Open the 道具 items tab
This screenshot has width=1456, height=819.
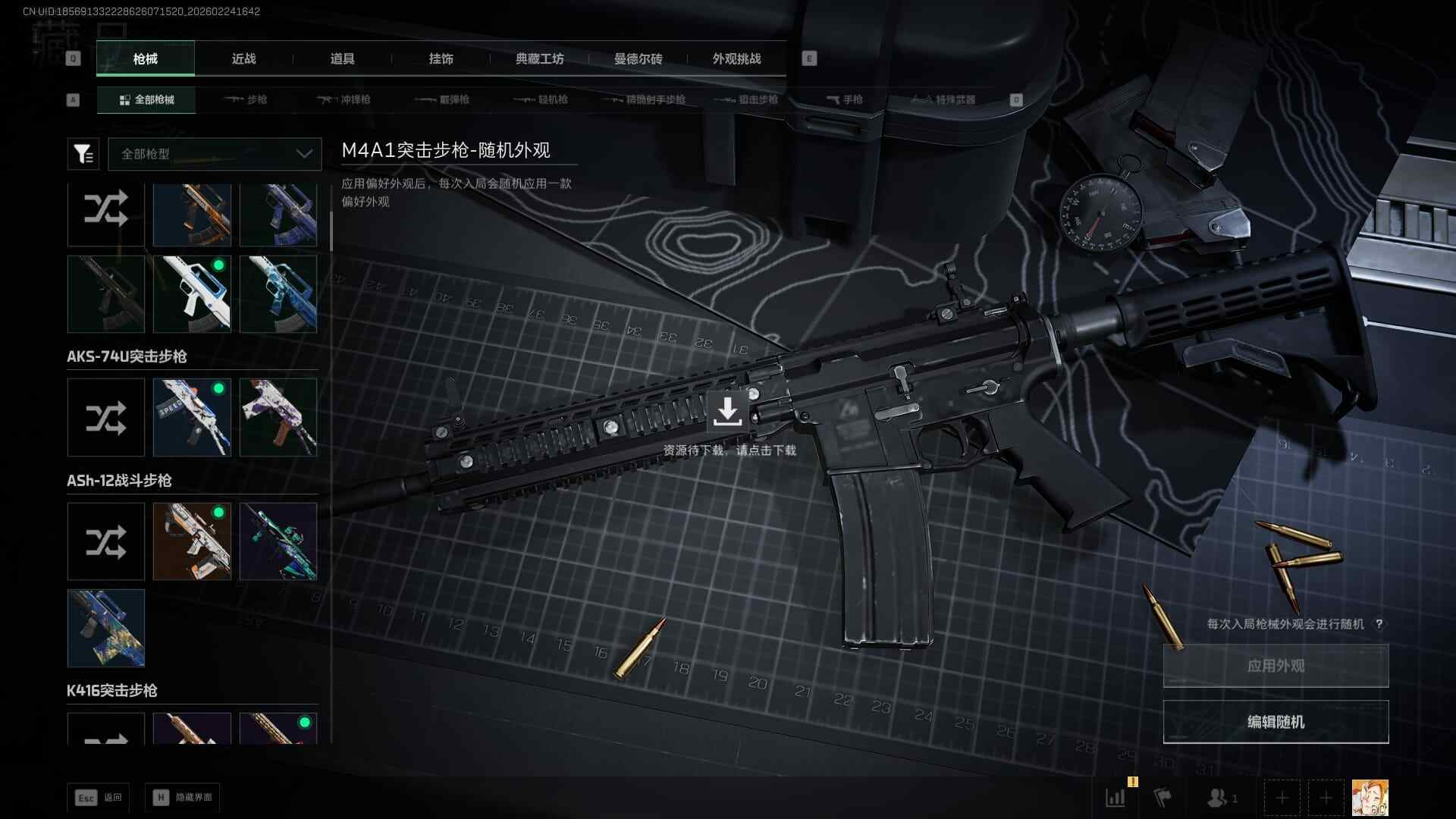tap(342, 59)
